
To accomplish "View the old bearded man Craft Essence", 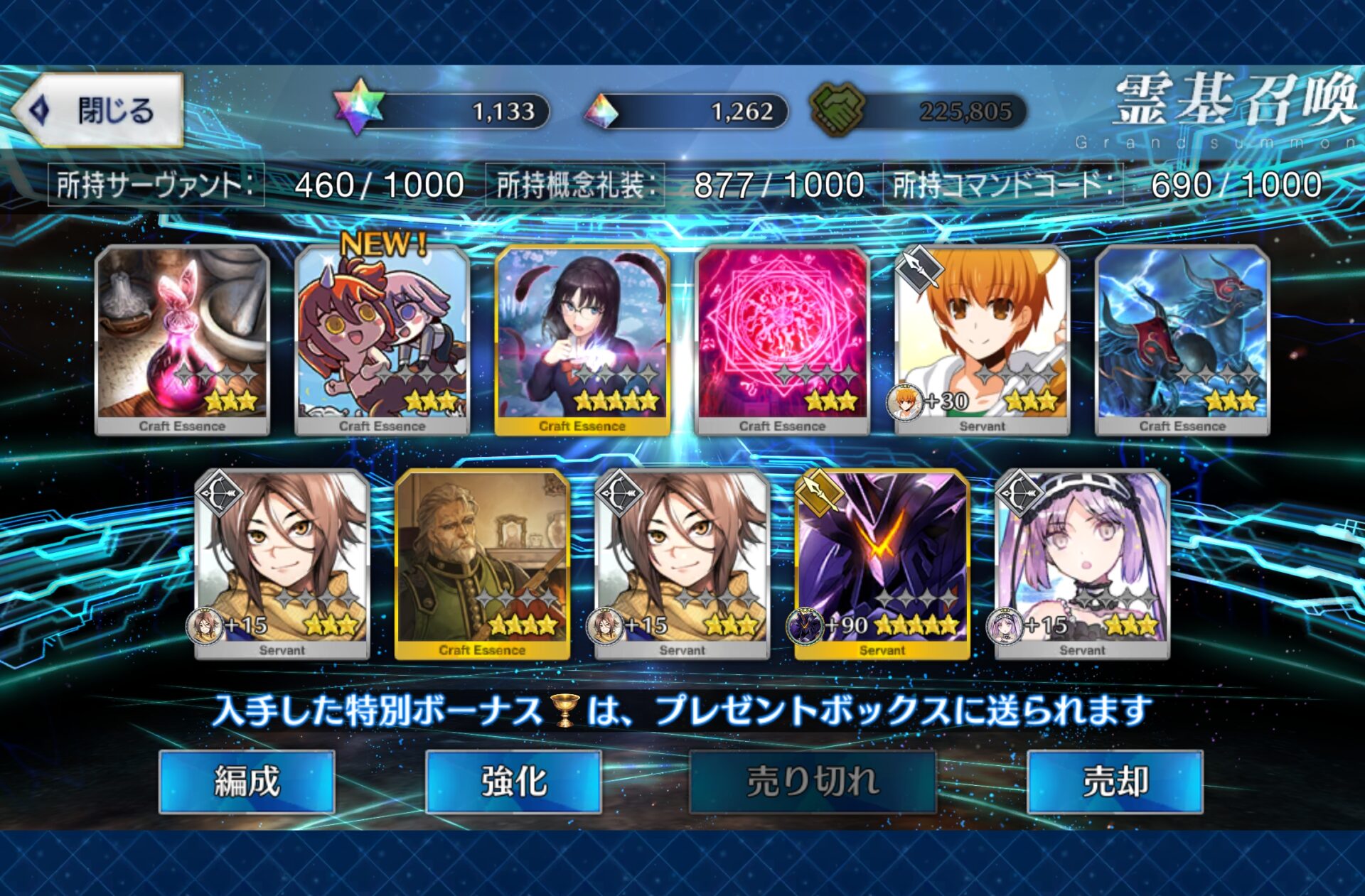I will [482, 564].
